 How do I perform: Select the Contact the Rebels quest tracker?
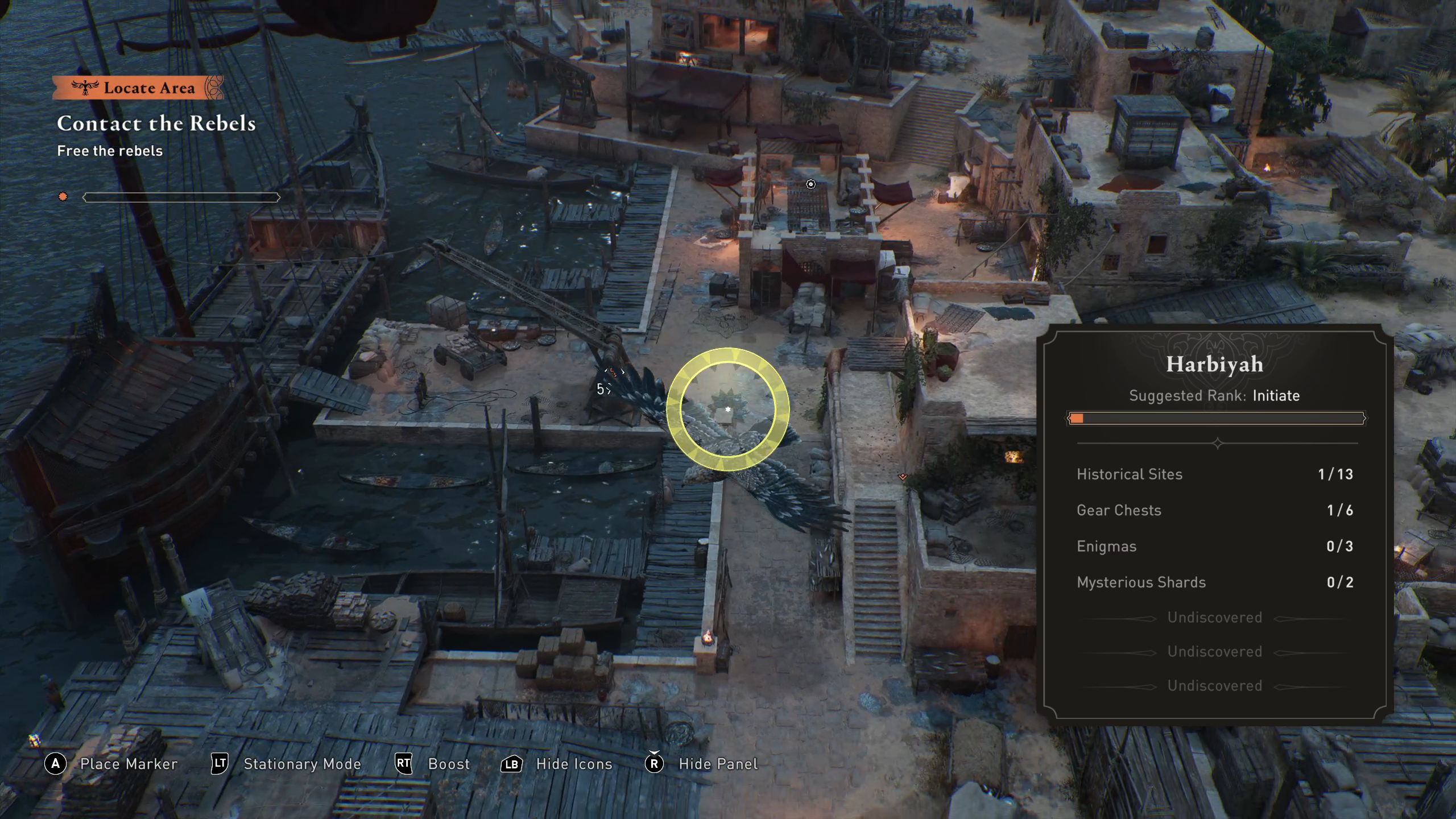[156, 123]
